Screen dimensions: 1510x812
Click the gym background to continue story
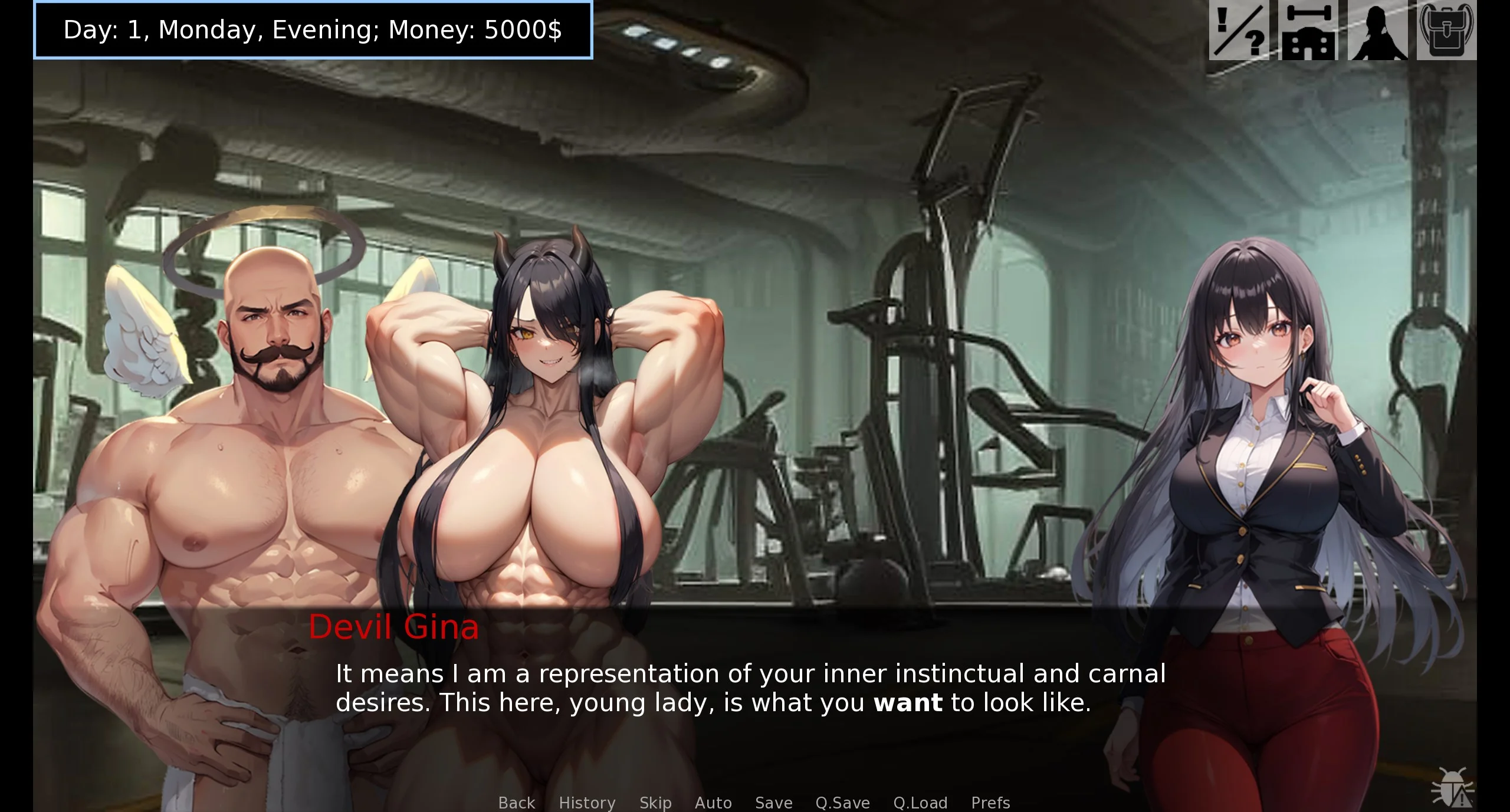coord(944,236)
